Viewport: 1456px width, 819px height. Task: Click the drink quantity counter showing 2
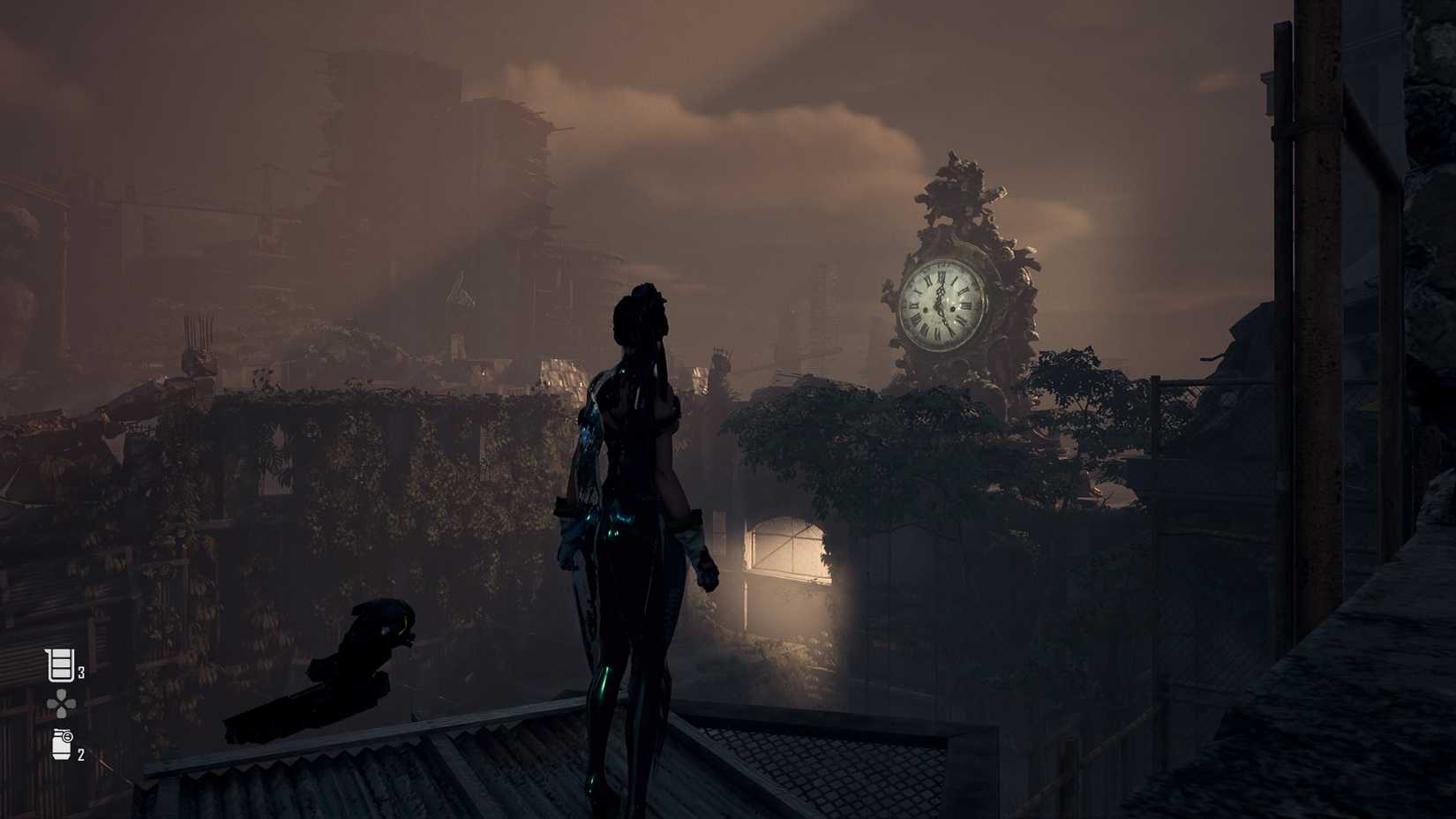pos(81,755)
